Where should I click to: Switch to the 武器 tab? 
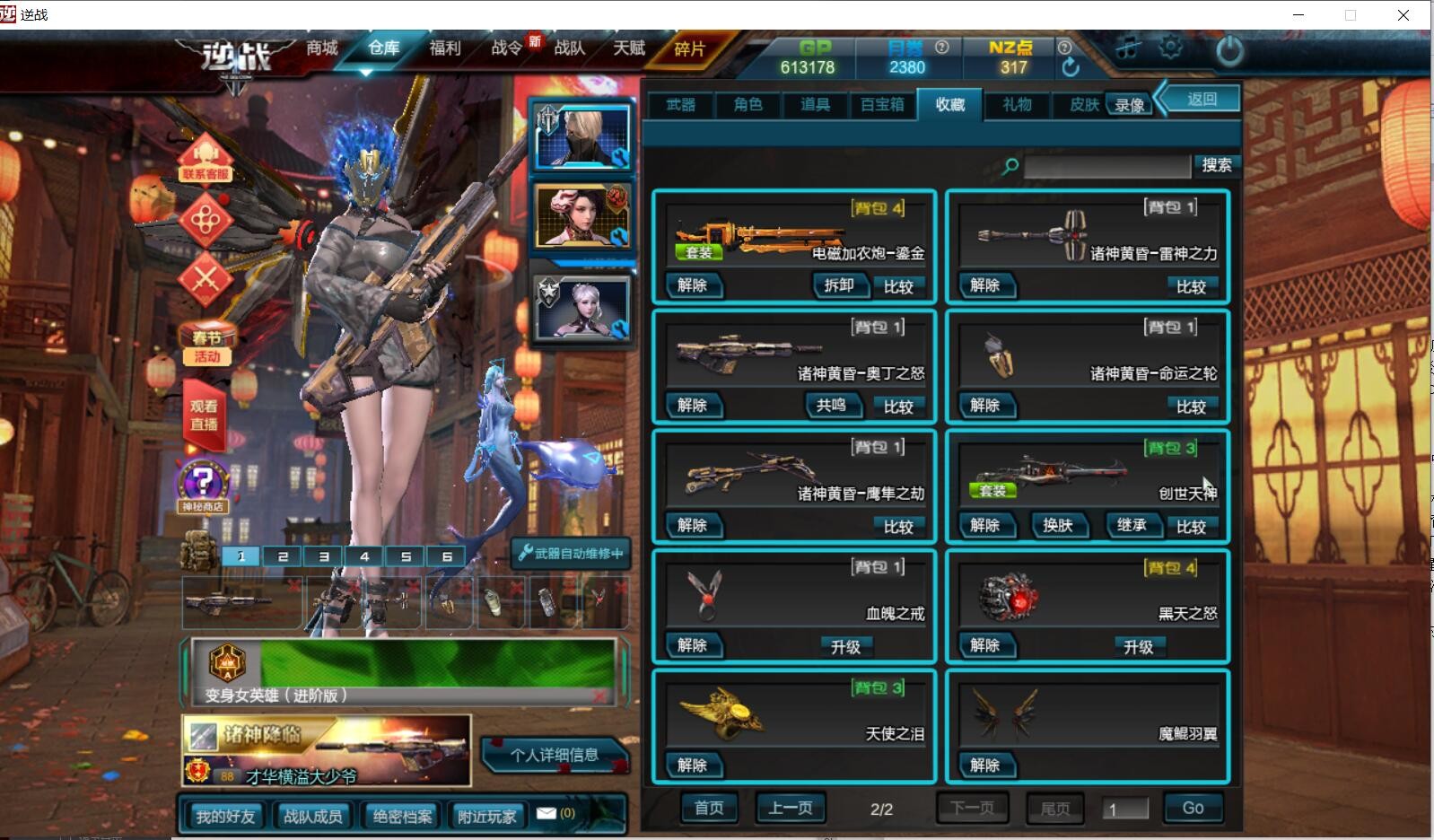(681, 105)
